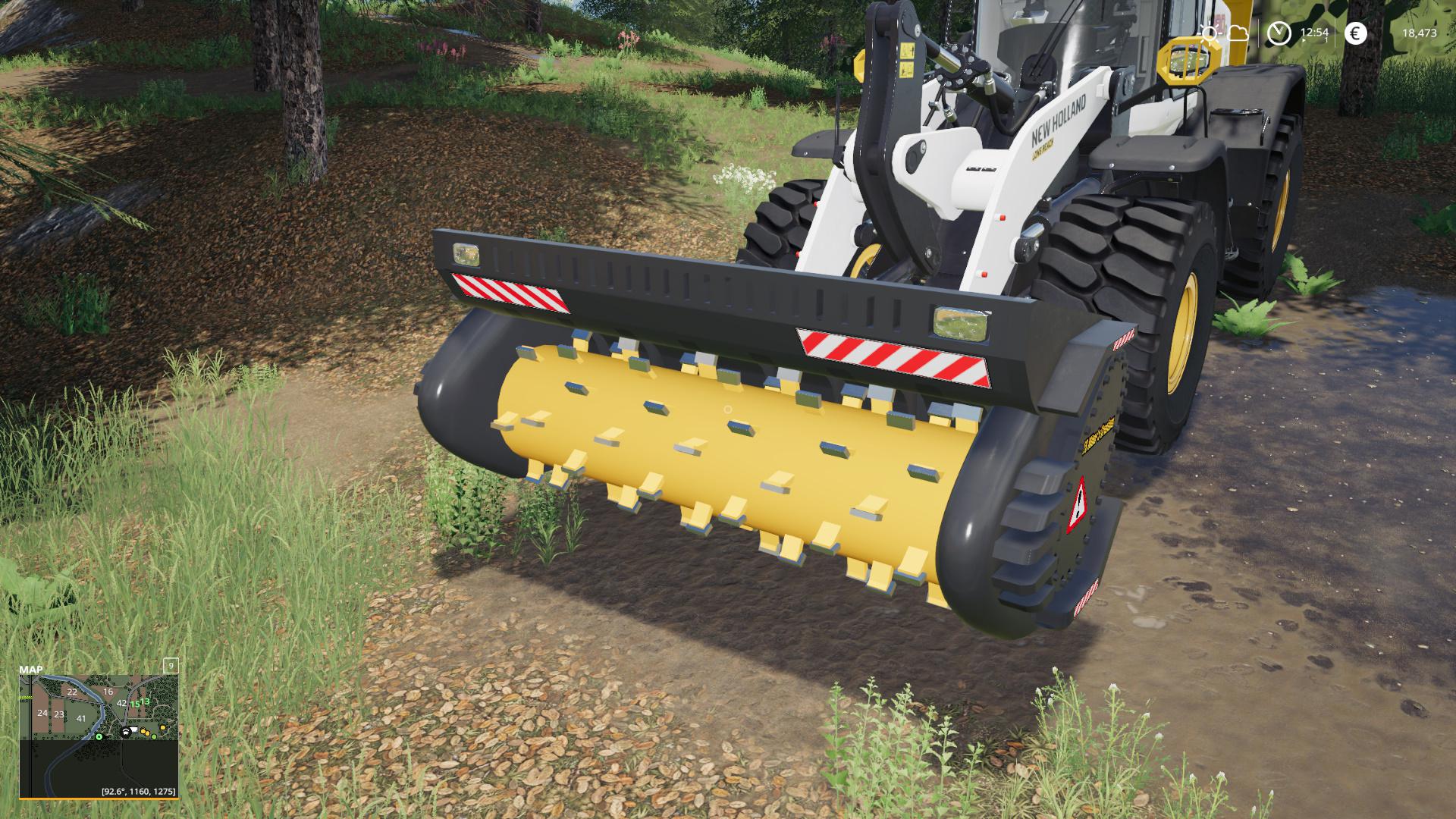Click the Euro currency icon

tap(1355, 33)
